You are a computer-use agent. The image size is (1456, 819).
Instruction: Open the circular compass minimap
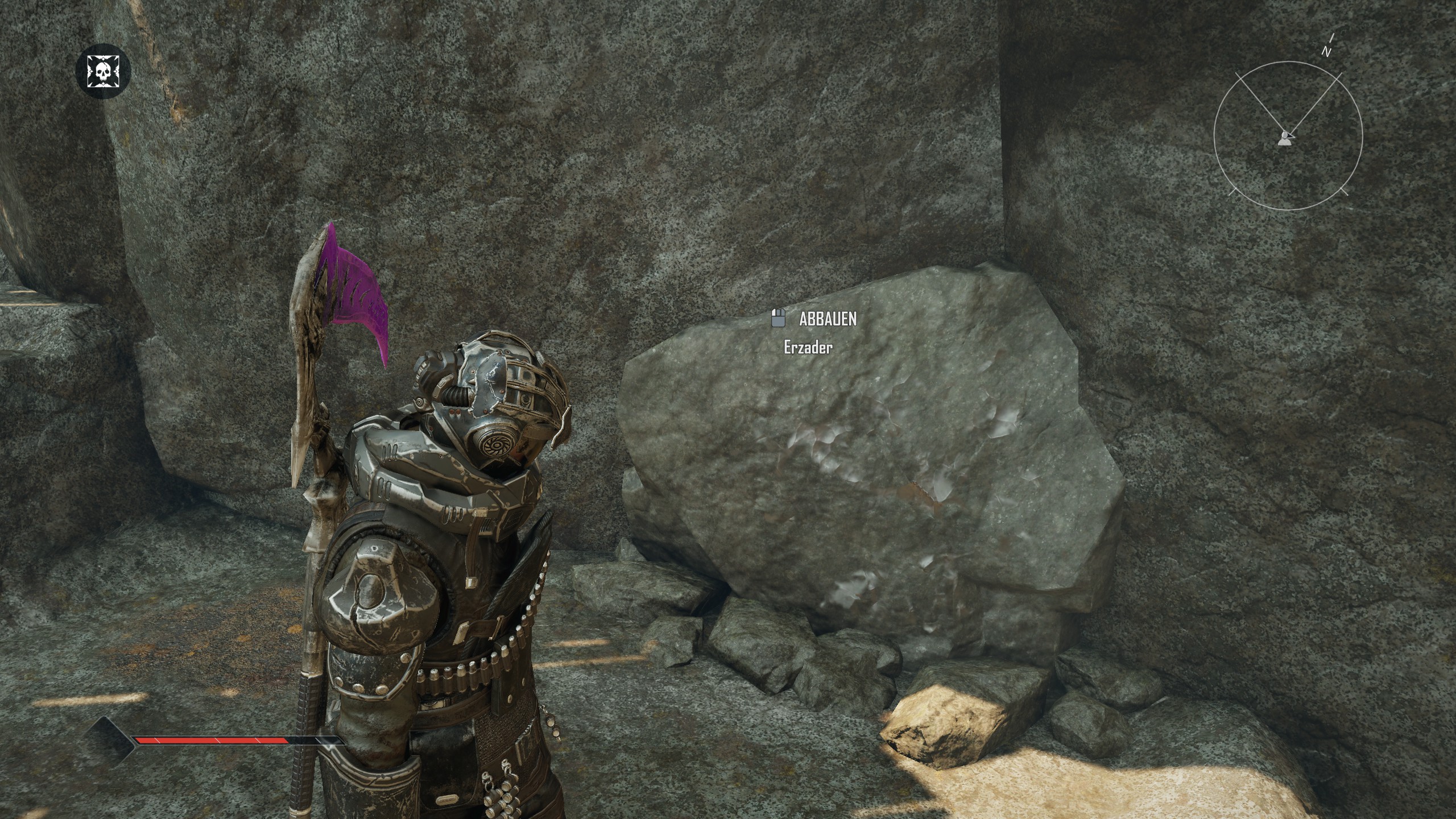1288,136
